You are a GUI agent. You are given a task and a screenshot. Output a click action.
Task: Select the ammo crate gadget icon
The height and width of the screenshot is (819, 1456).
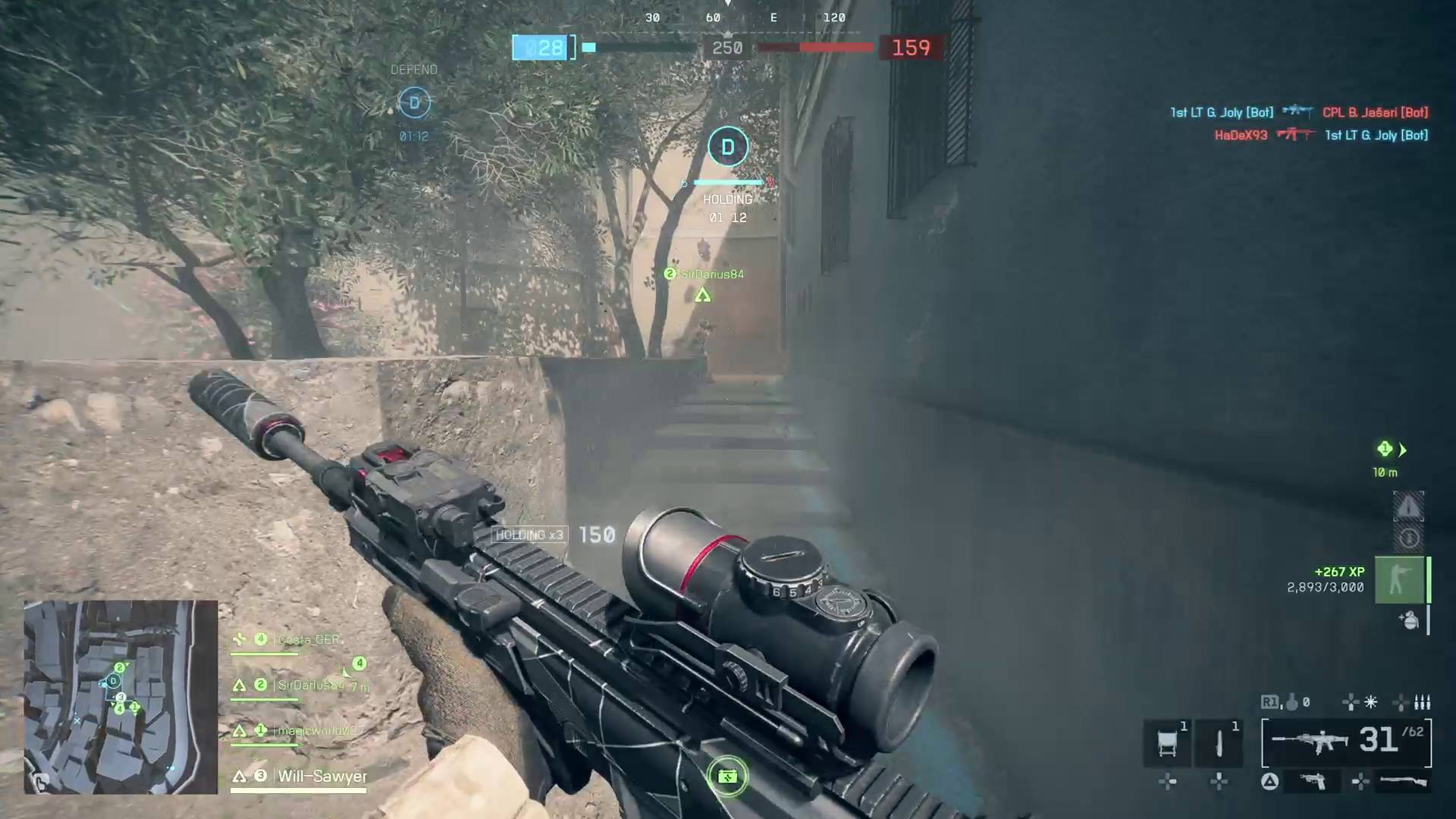tap(1166, 742)
